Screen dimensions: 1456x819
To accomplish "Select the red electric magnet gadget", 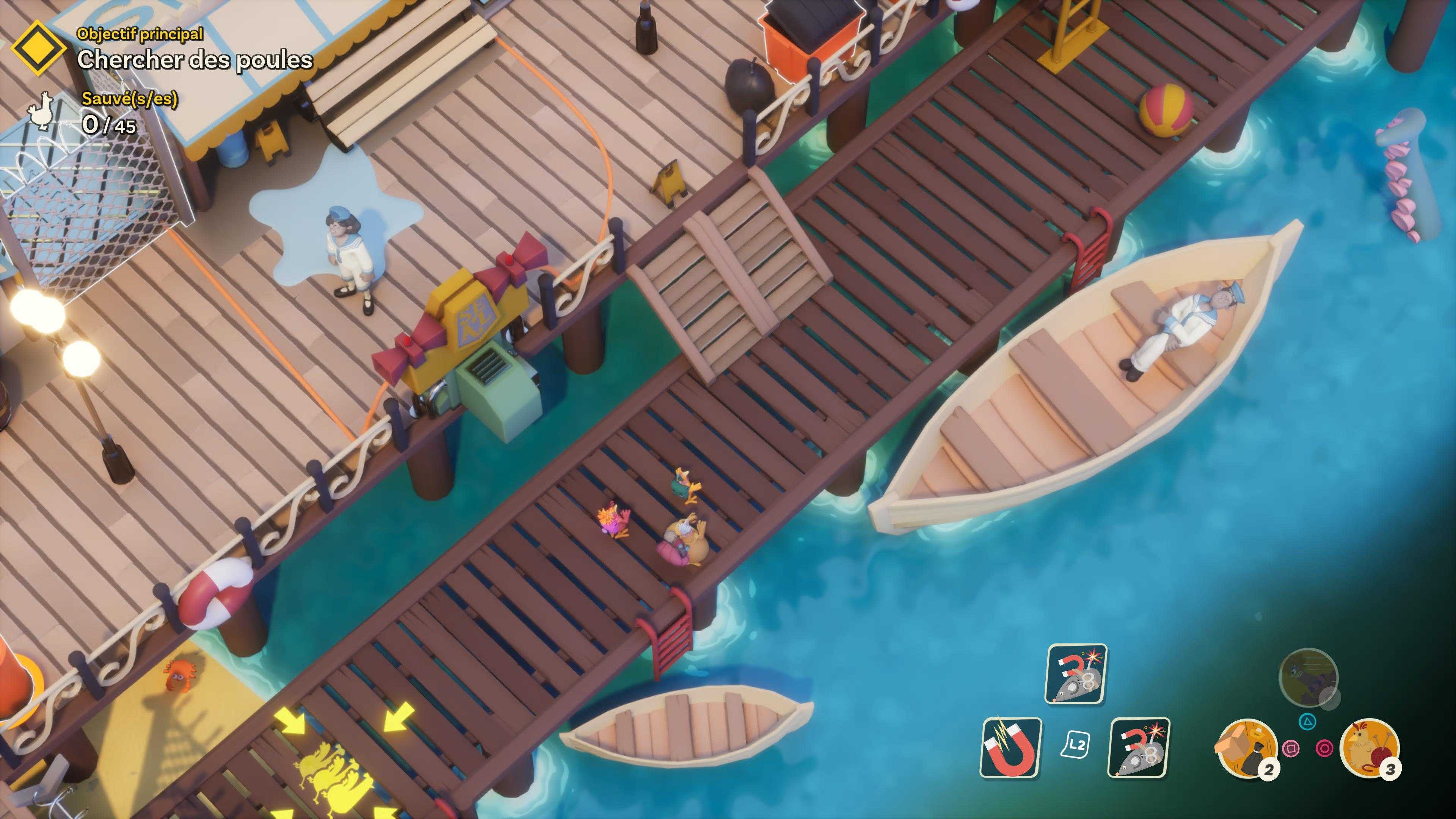I will [x=1011, y=747].
